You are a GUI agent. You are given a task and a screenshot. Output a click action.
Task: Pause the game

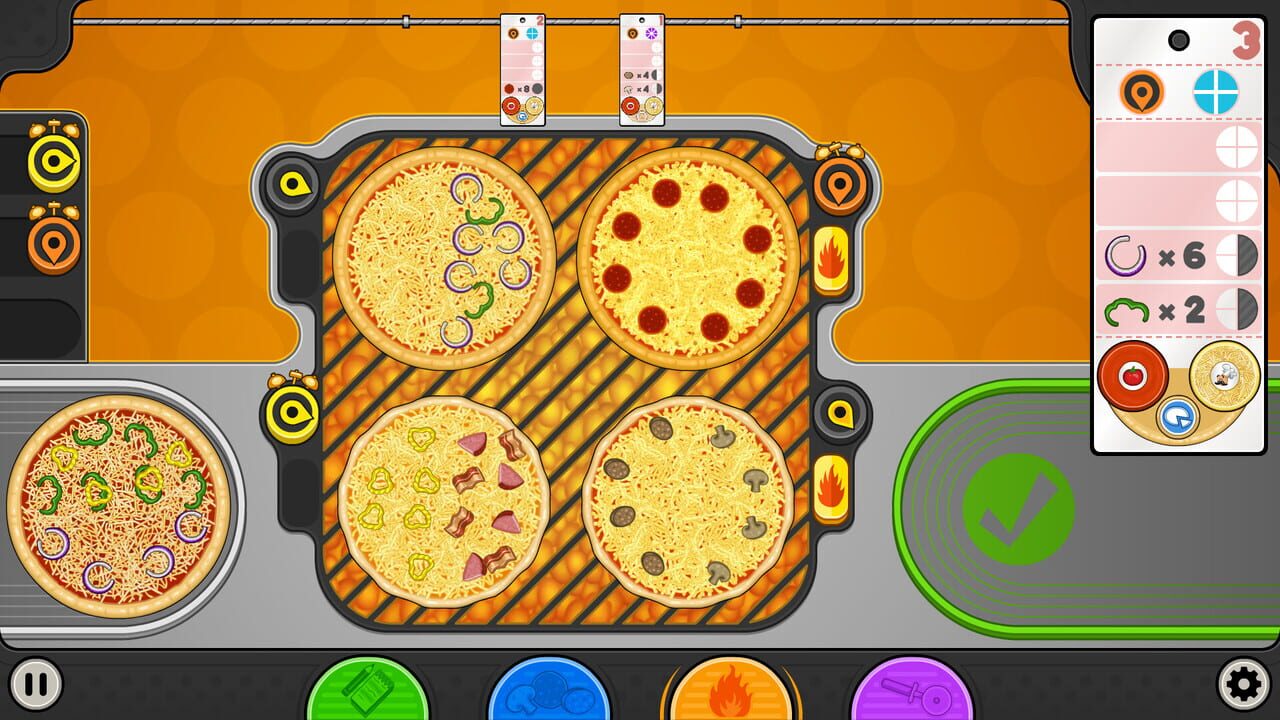pyautogui.click(x=38, y=685)
